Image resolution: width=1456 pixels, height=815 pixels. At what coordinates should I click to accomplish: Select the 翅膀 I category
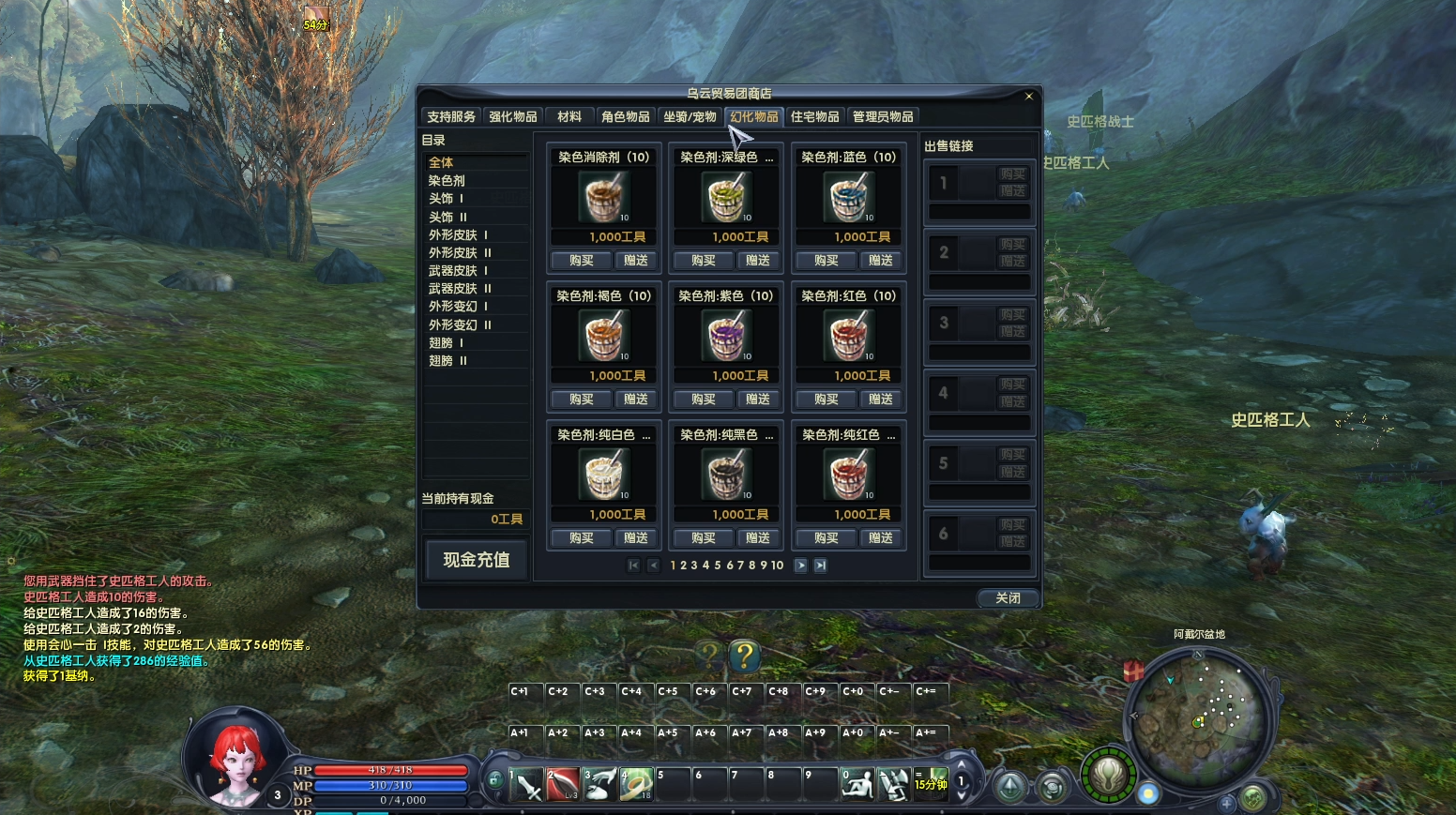point(447,343)
